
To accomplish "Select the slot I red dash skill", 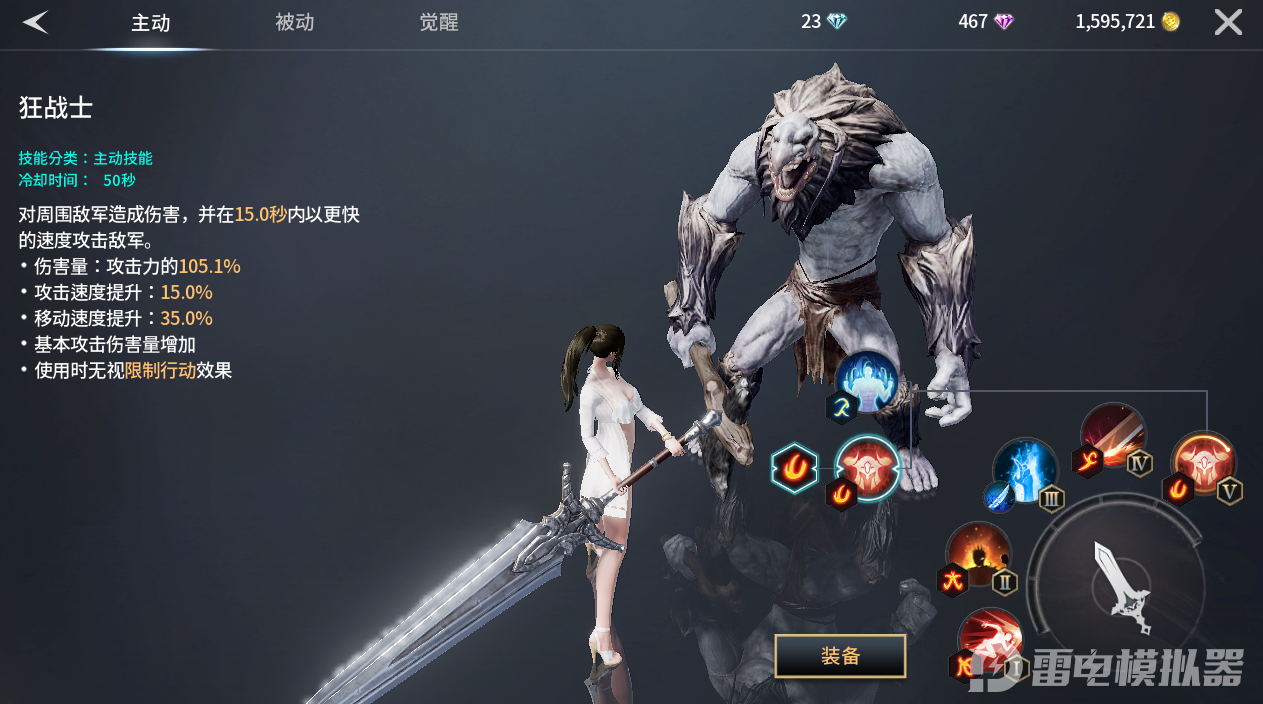I will click(x=990, y=640).
